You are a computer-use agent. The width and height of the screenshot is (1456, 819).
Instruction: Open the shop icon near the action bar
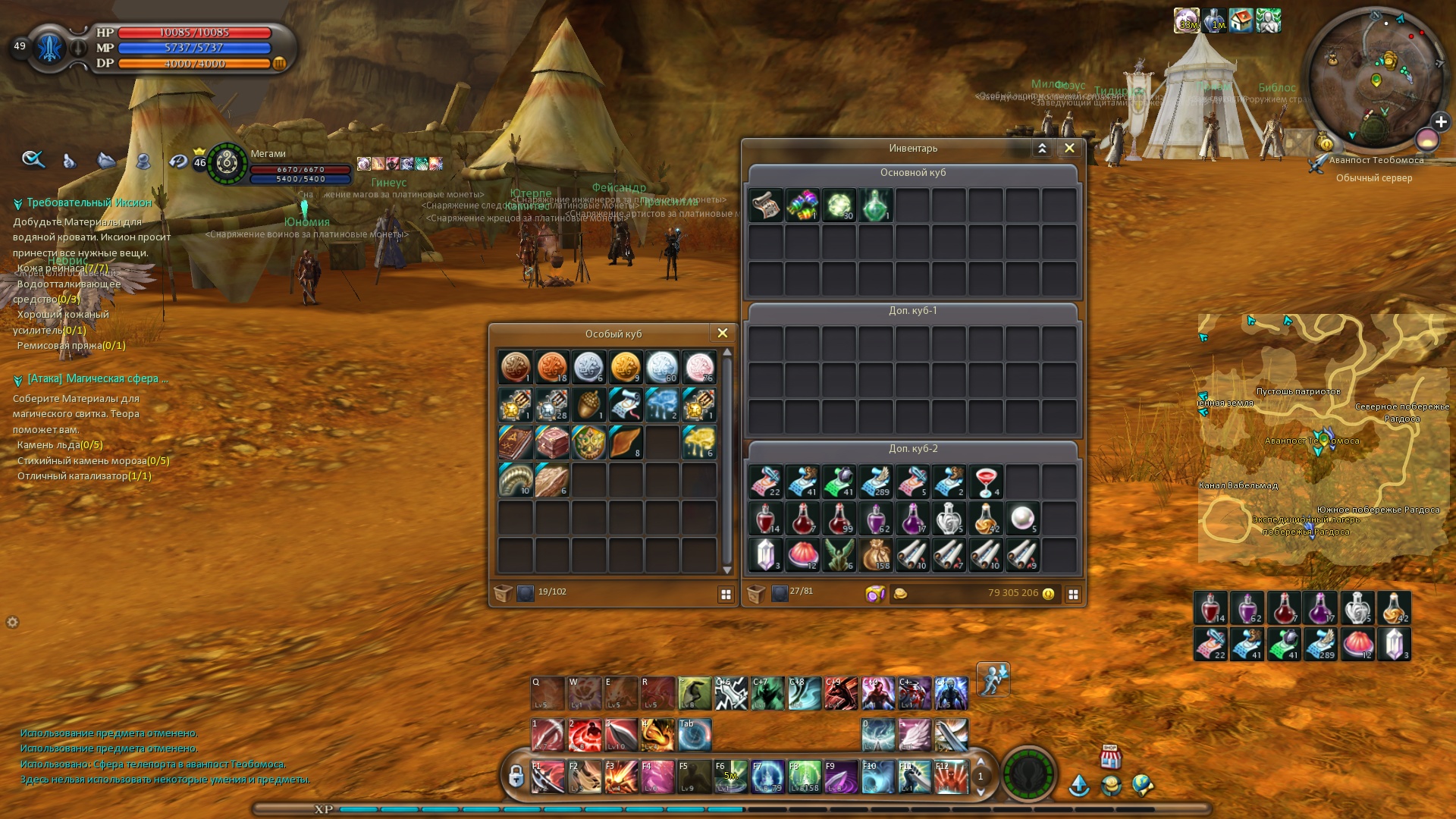(x=1110, y=756)
